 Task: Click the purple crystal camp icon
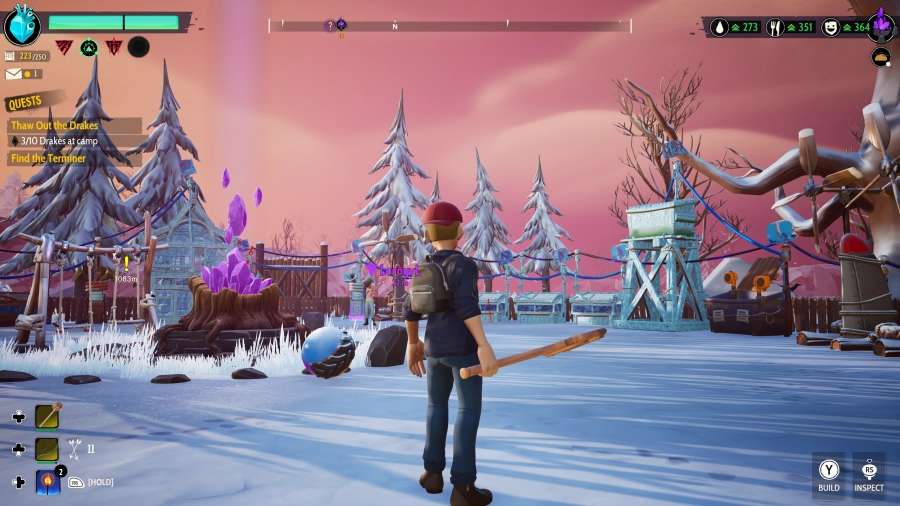coord(881,24)
